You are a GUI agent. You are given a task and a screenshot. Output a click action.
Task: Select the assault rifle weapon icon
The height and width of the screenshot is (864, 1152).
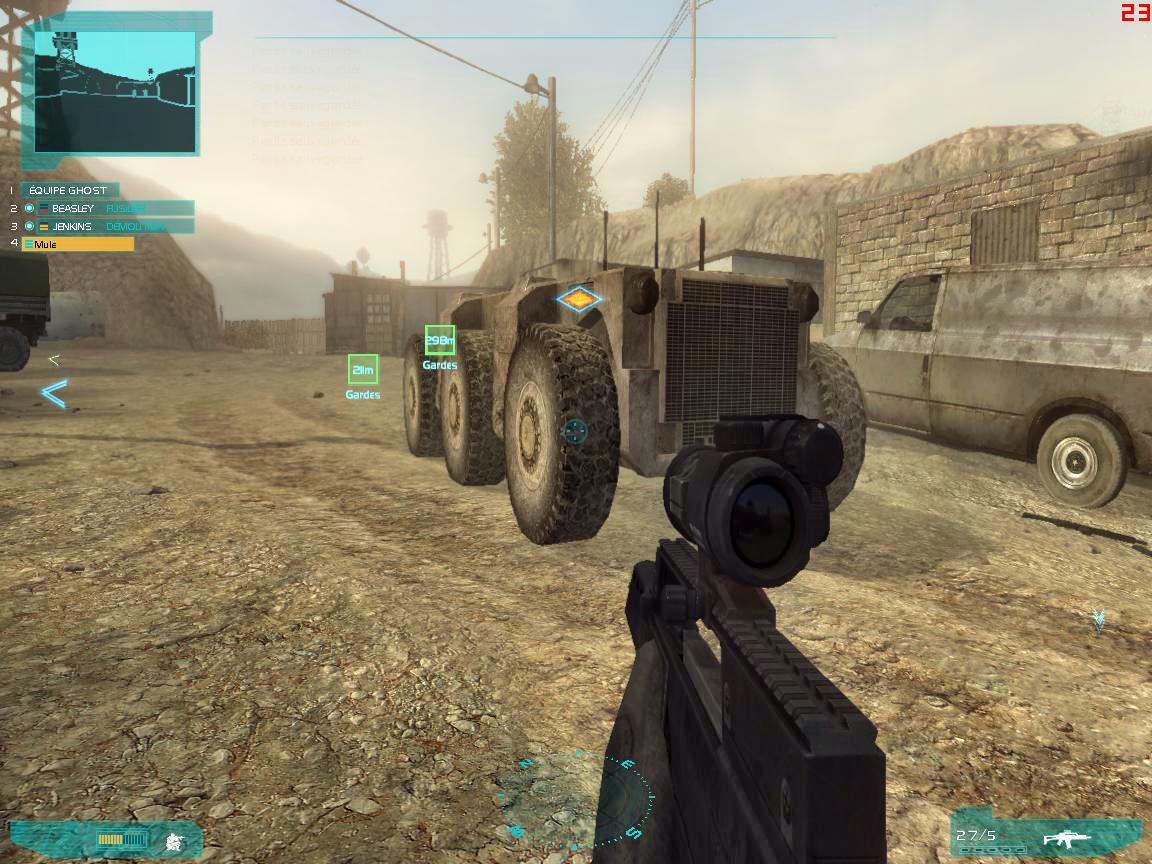[1067, 839]
